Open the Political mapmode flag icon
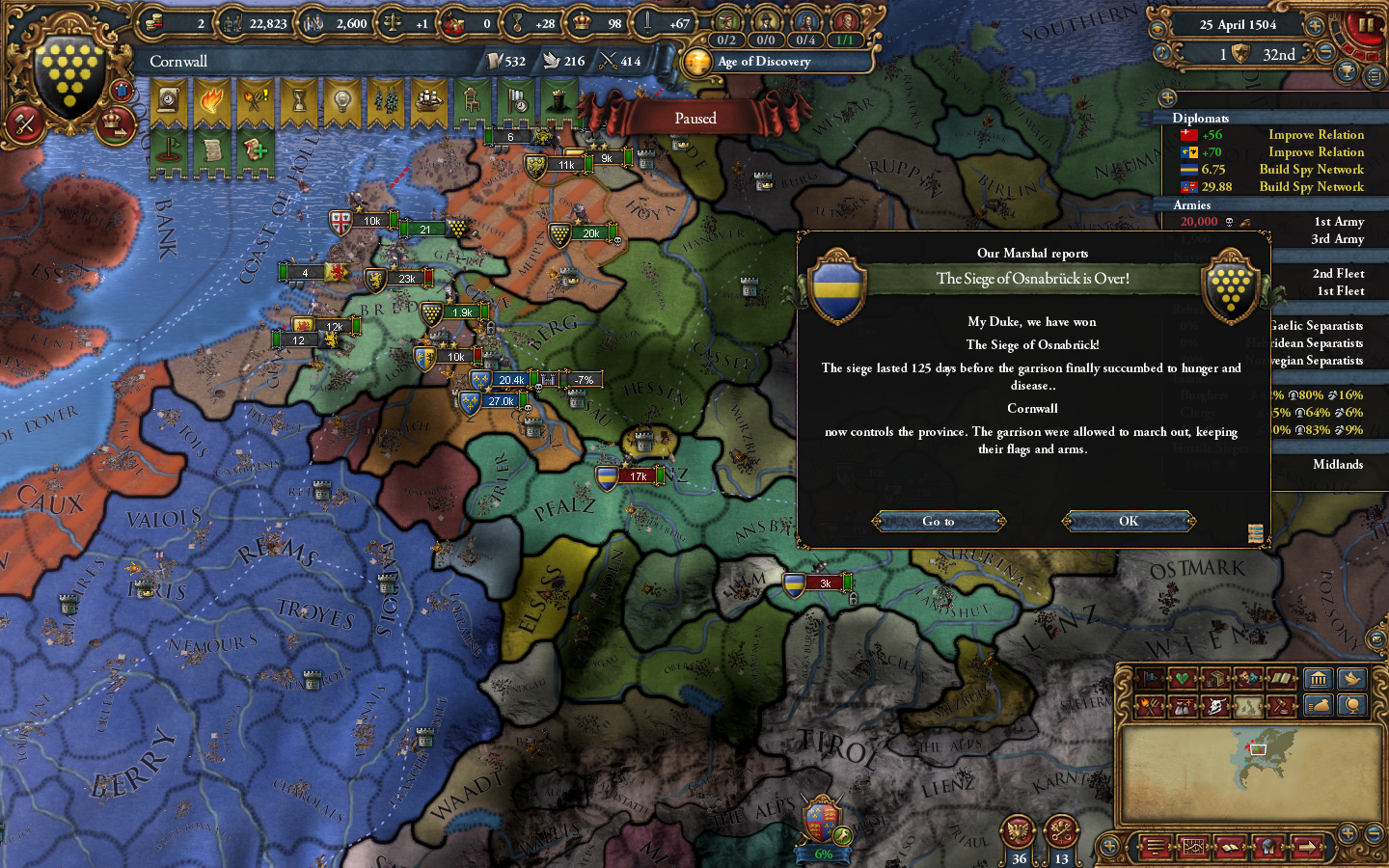Viewport: 1389px width, 868px height. (1151, 678)
